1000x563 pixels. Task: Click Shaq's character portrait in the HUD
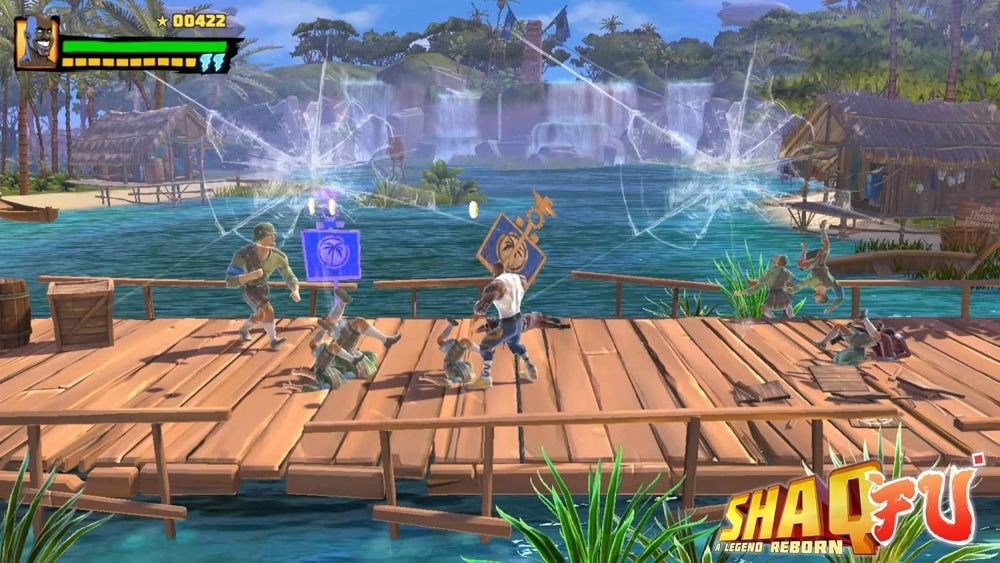click(37, 43)
